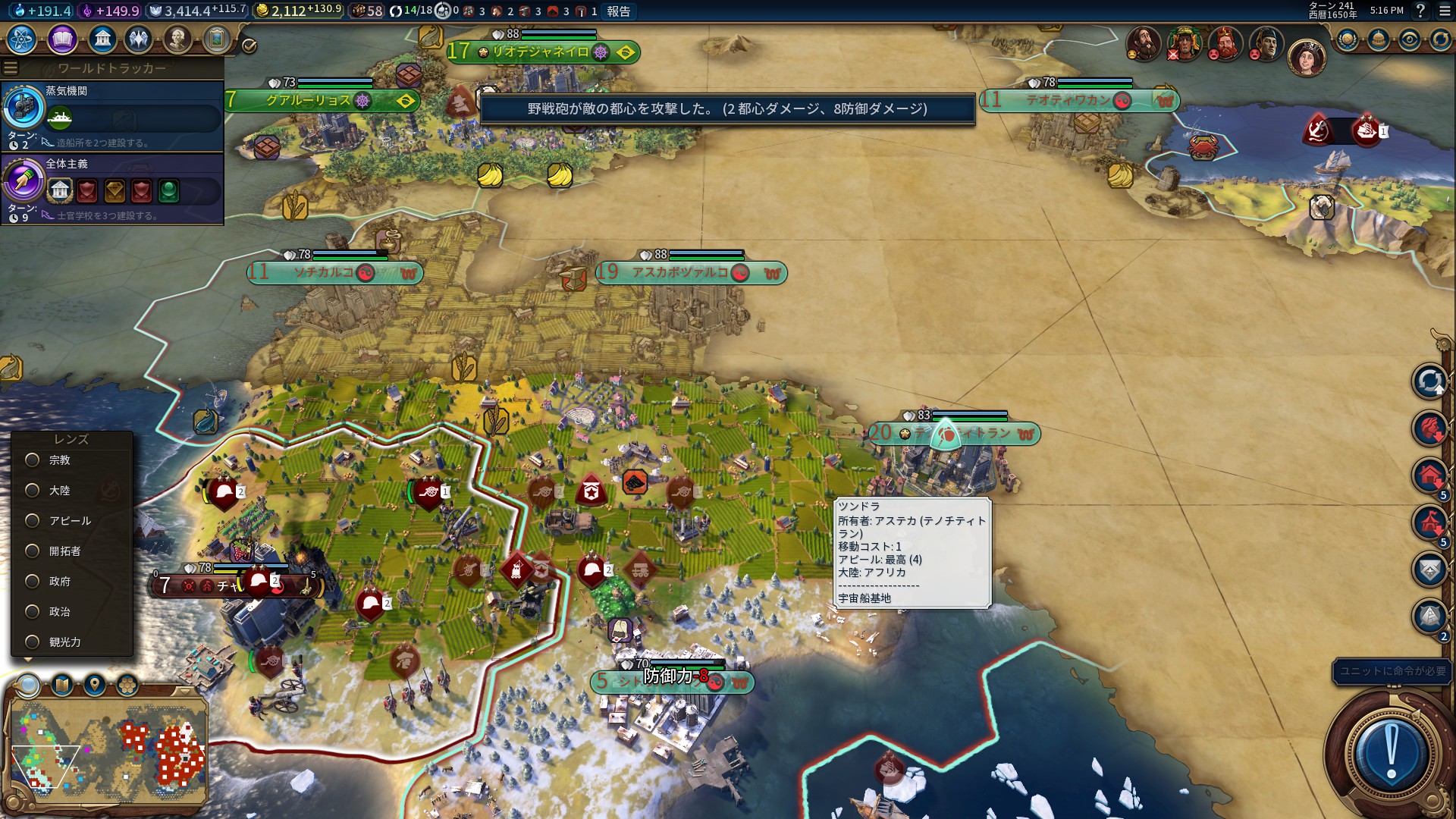Select the アスカポツァルコ city banner
The width and height of the screenshot is (1456, 819).
(x=680, y=273)
